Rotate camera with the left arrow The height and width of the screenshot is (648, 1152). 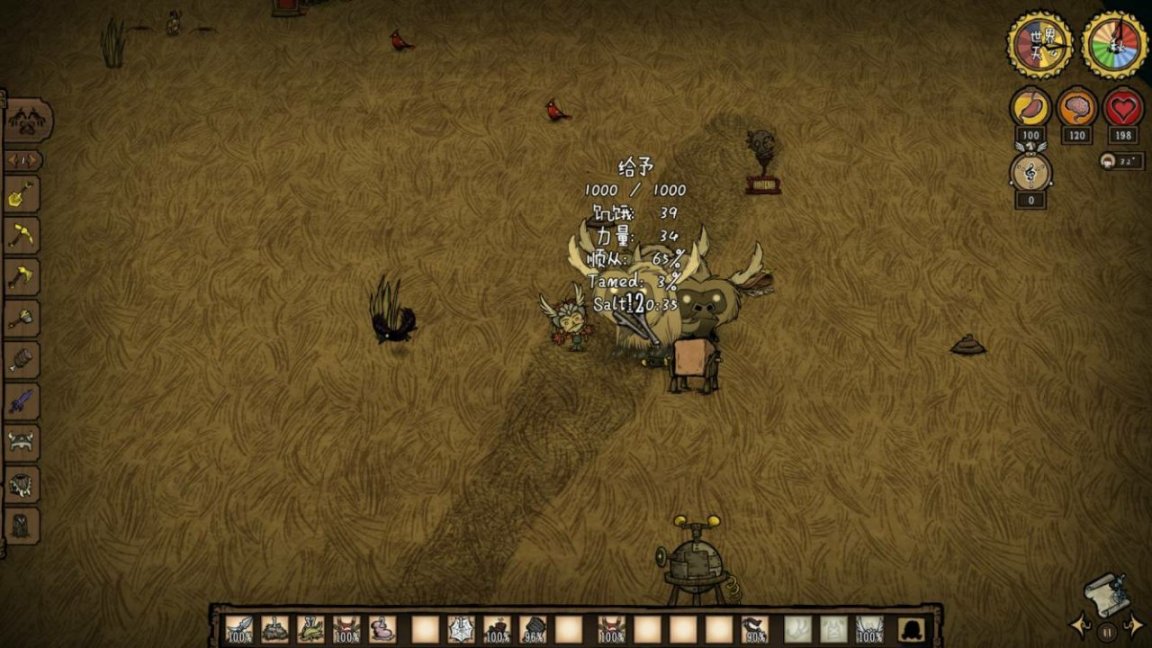coord(1079,626)
